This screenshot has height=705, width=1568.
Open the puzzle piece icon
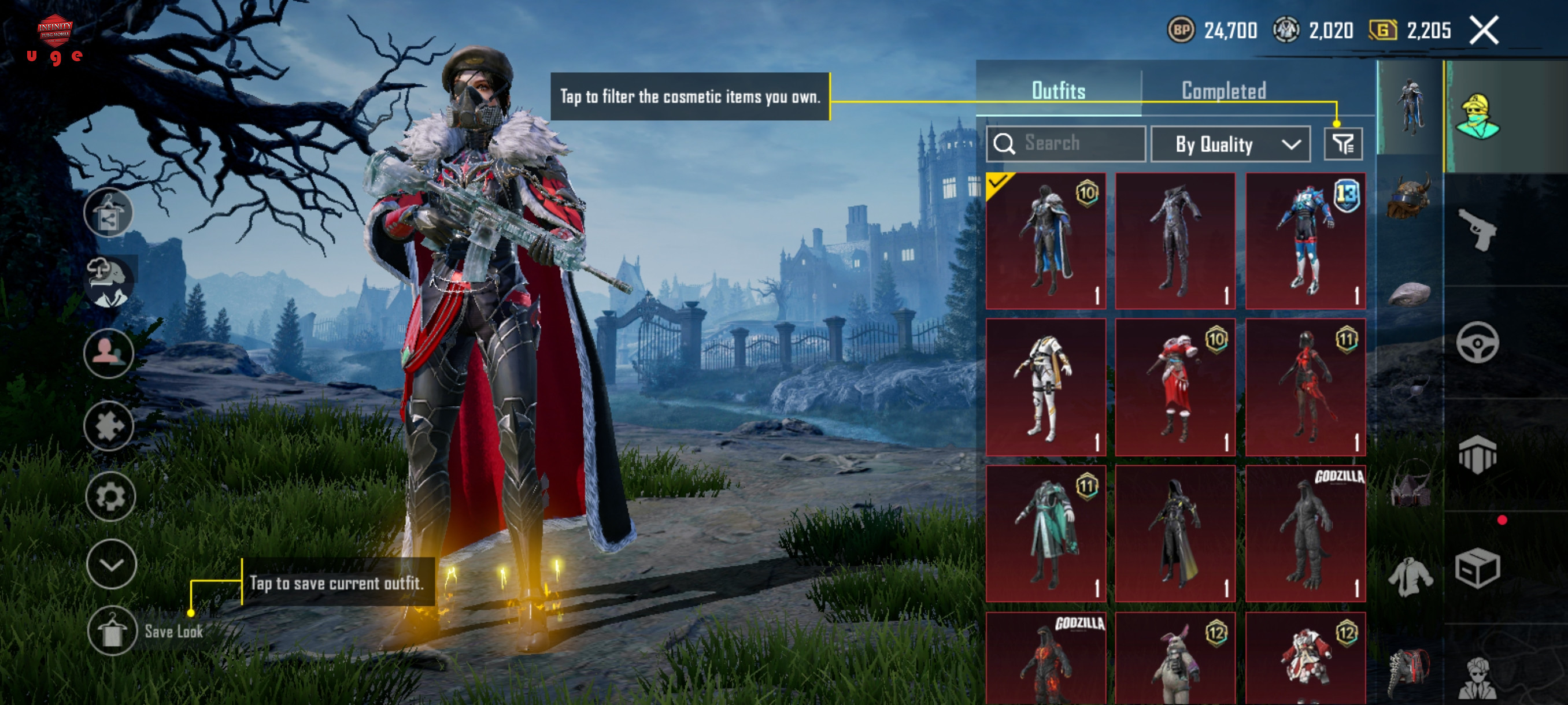click(109, 425)
